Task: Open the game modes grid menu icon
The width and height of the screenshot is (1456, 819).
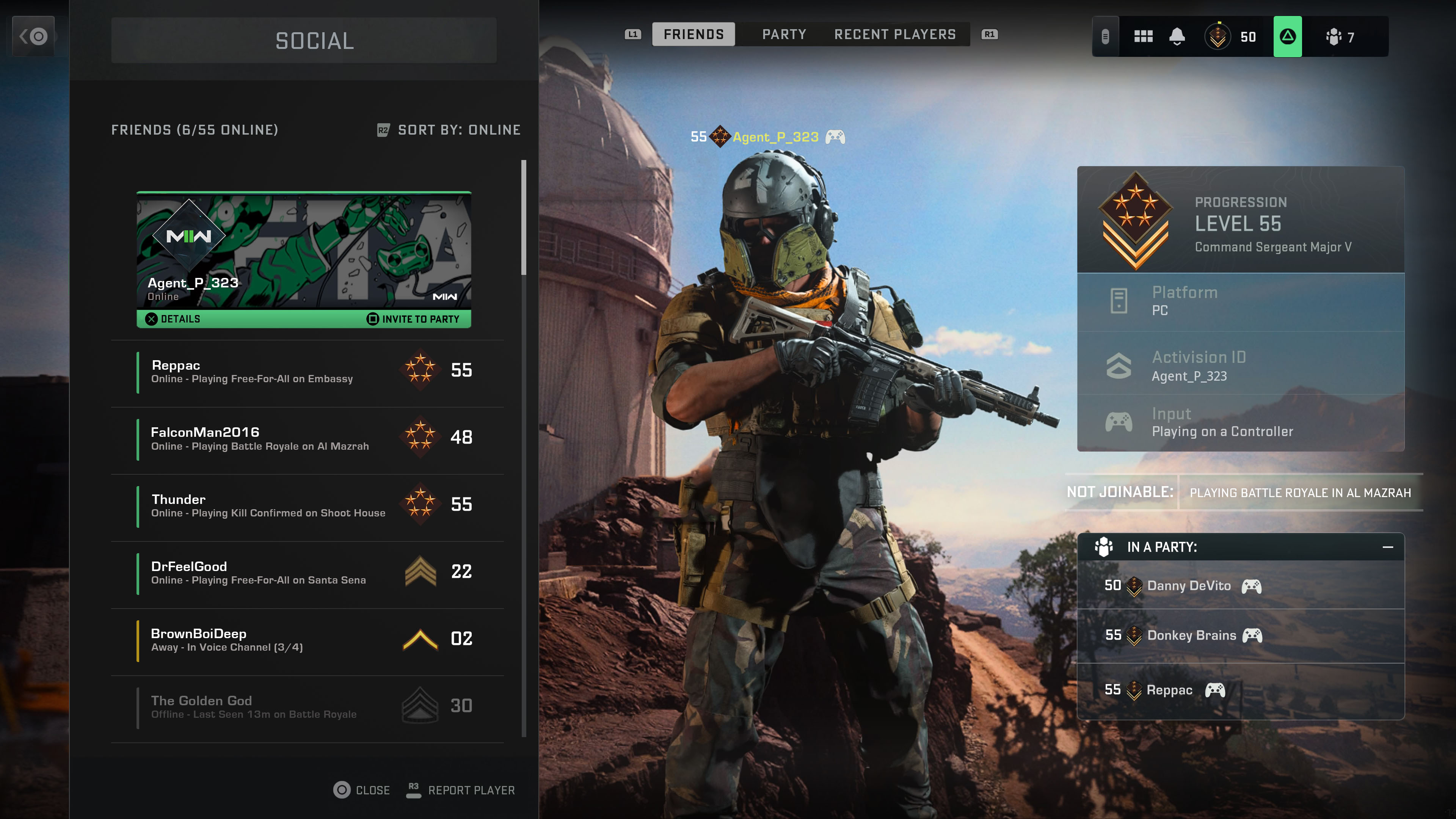Action: (x=1144, y=36)
